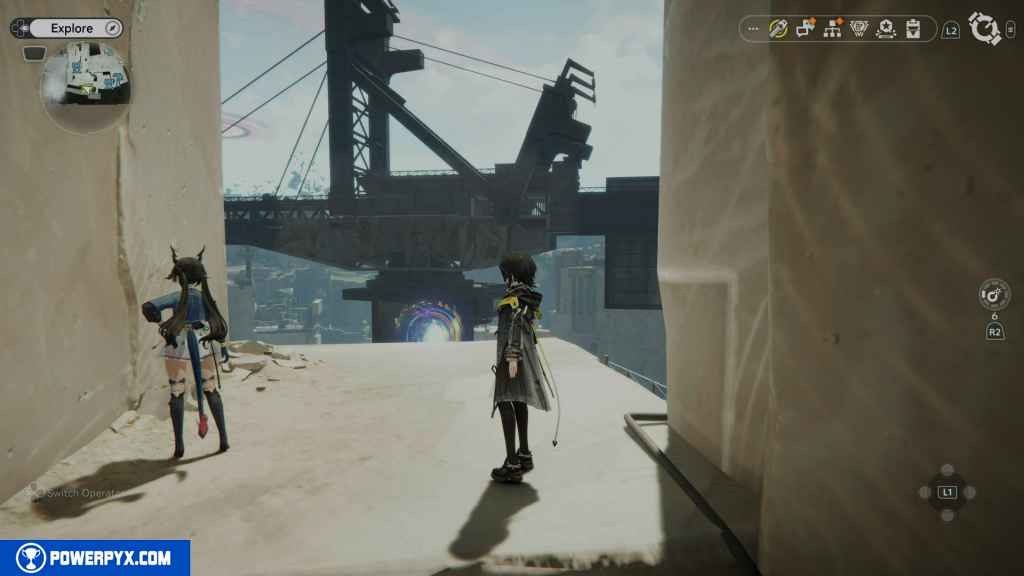
Task: Expand the three-dots more menu
Action: click(x=753, y=29)
